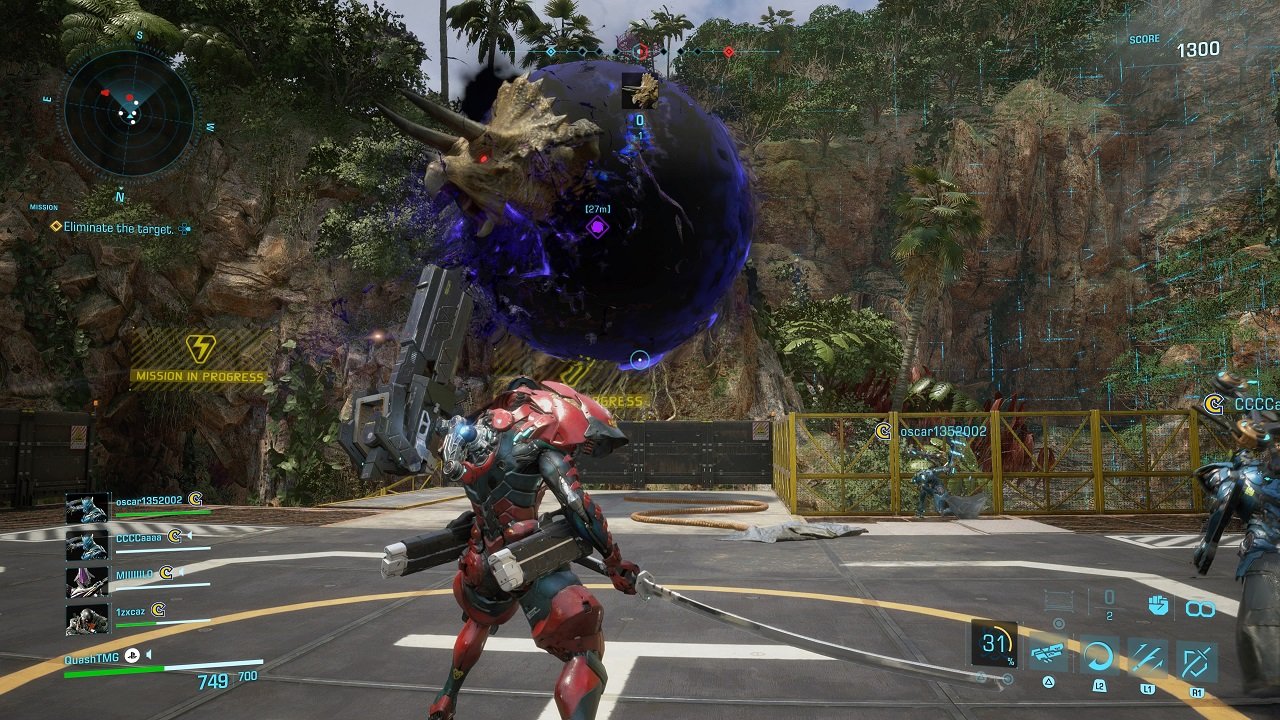The image size is (1280, 720).
Task: Choose teammate oscar1352002's portrait in squad list
Action: click(86, 507)
